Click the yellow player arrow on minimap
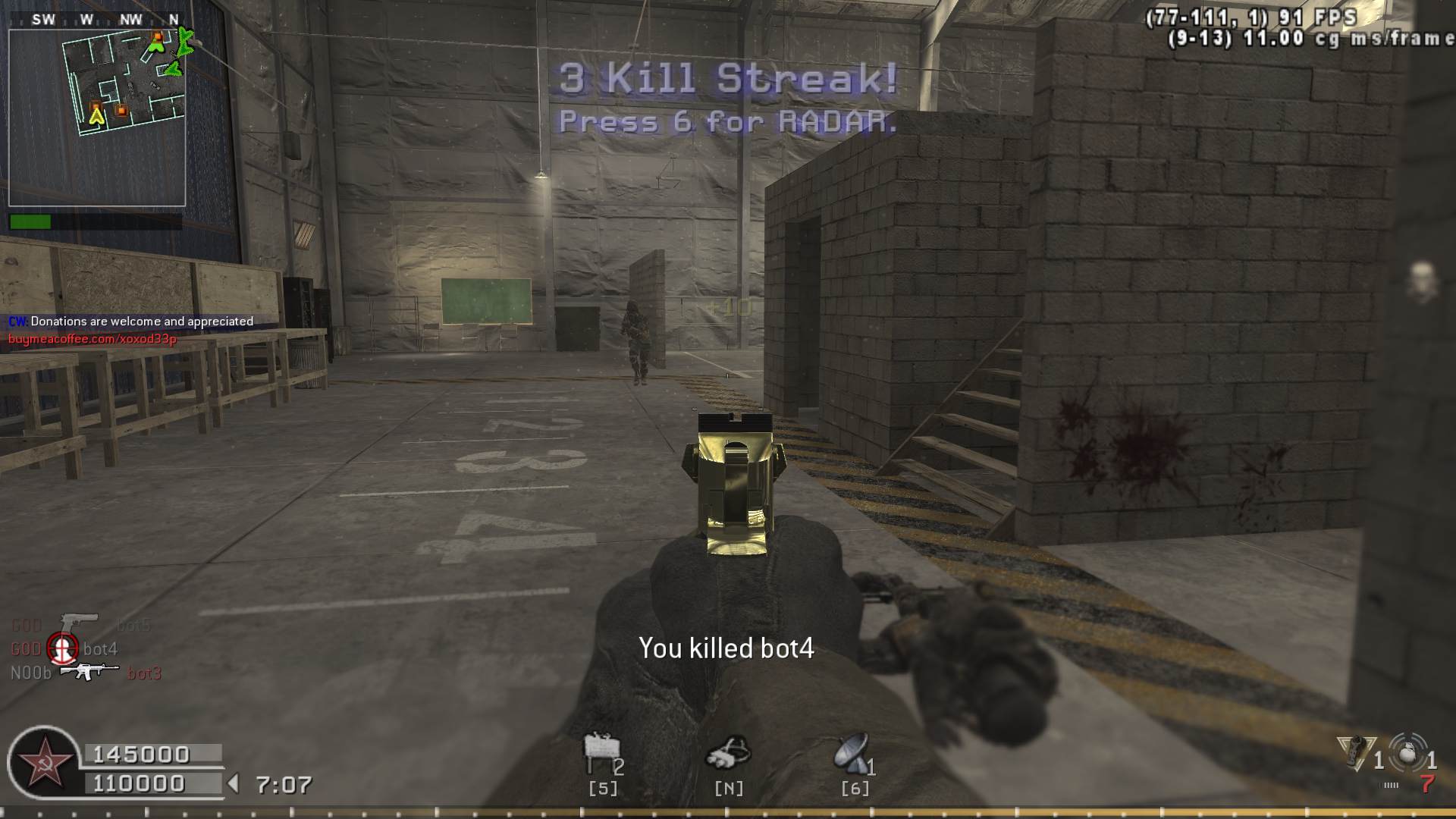This screenshot has height=819, width=1456. pos(96,116)
